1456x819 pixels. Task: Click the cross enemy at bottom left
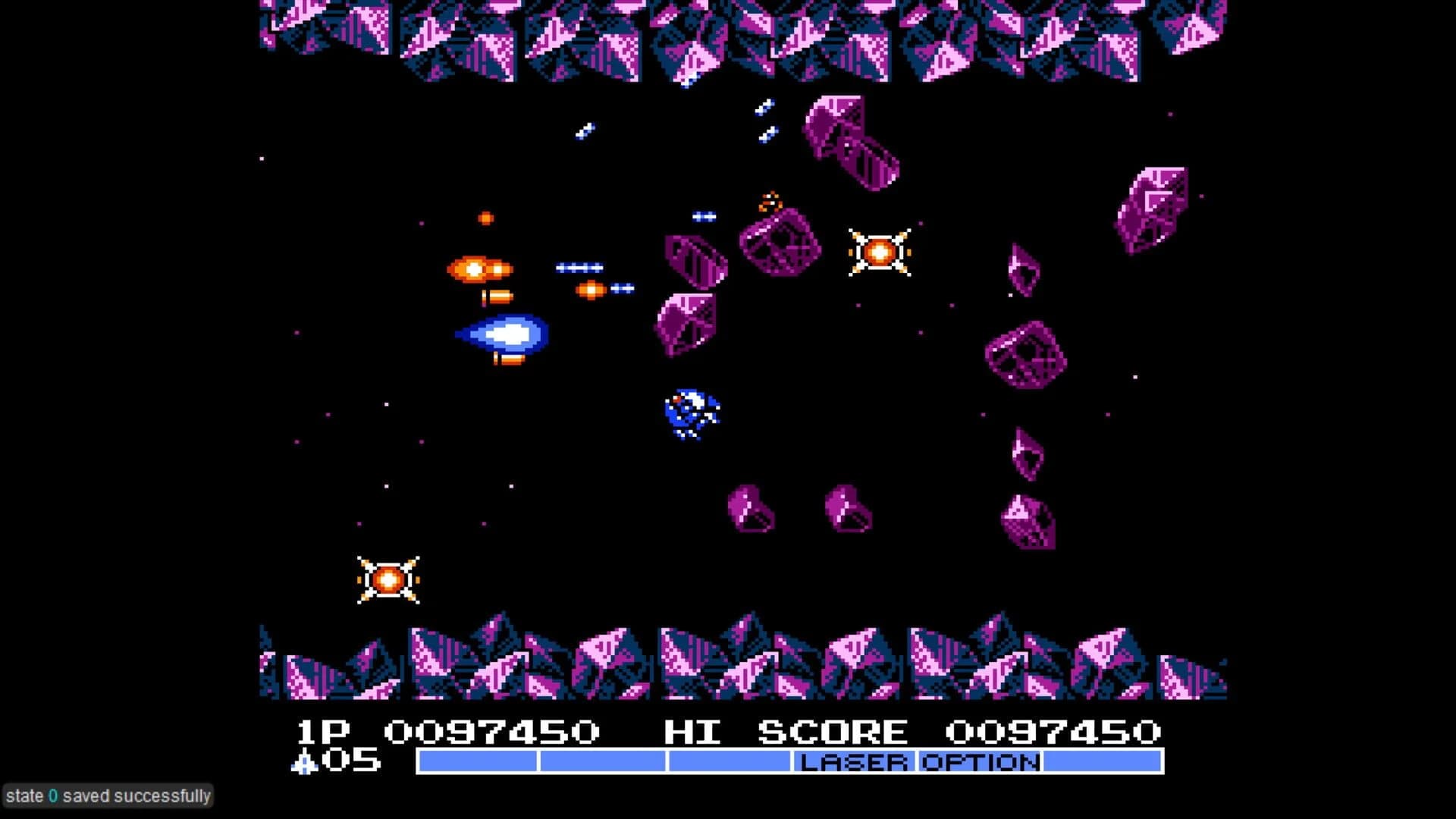387,580
